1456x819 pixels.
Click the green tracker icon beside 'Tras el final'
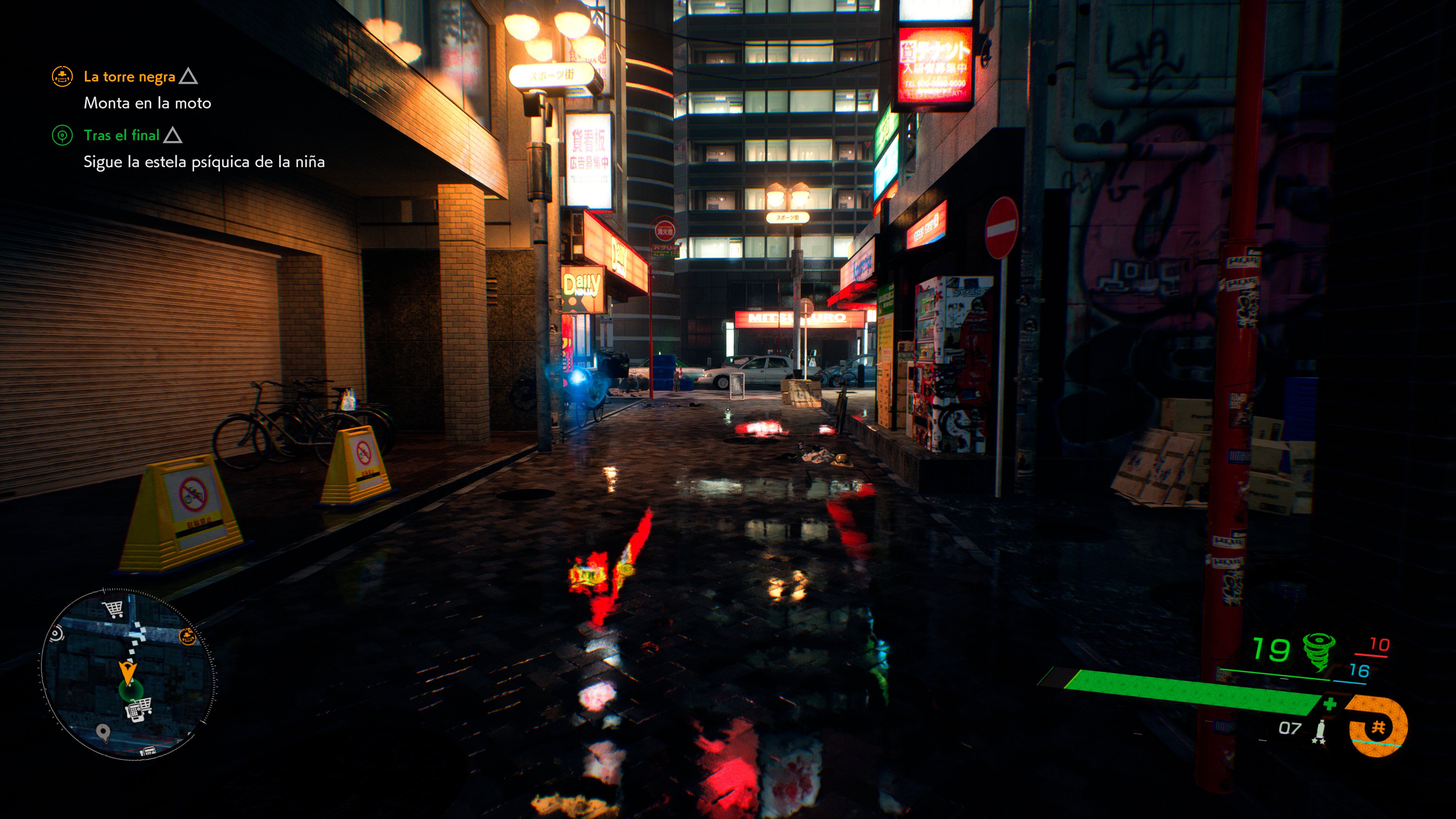(63, 136)
